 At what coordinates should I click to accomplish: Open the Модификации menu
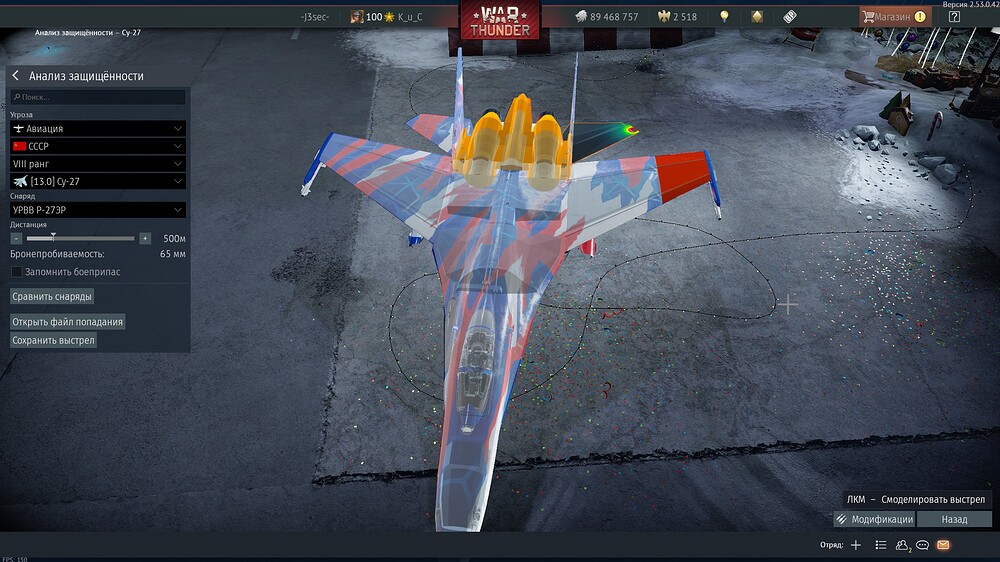(x=873, y=519)
